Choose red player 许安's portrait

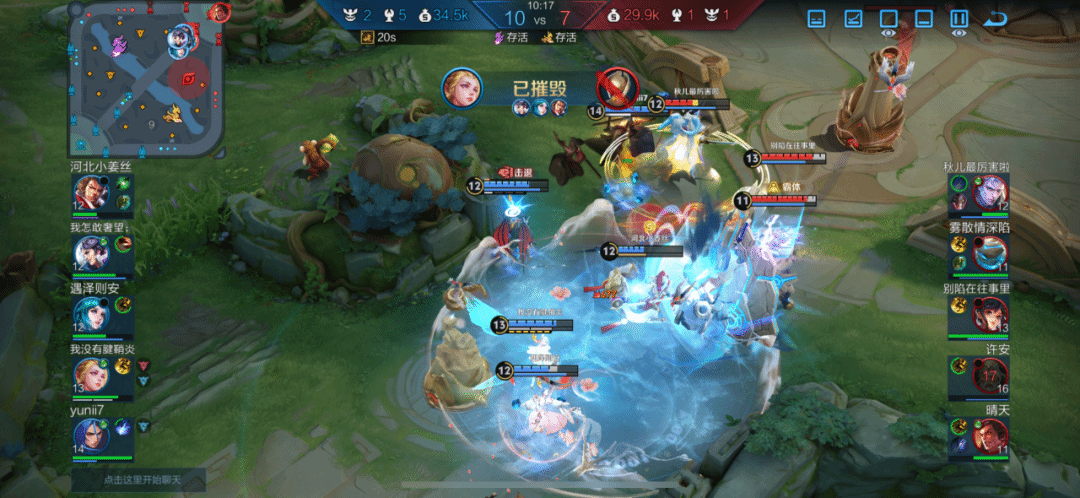coord(990,376)
